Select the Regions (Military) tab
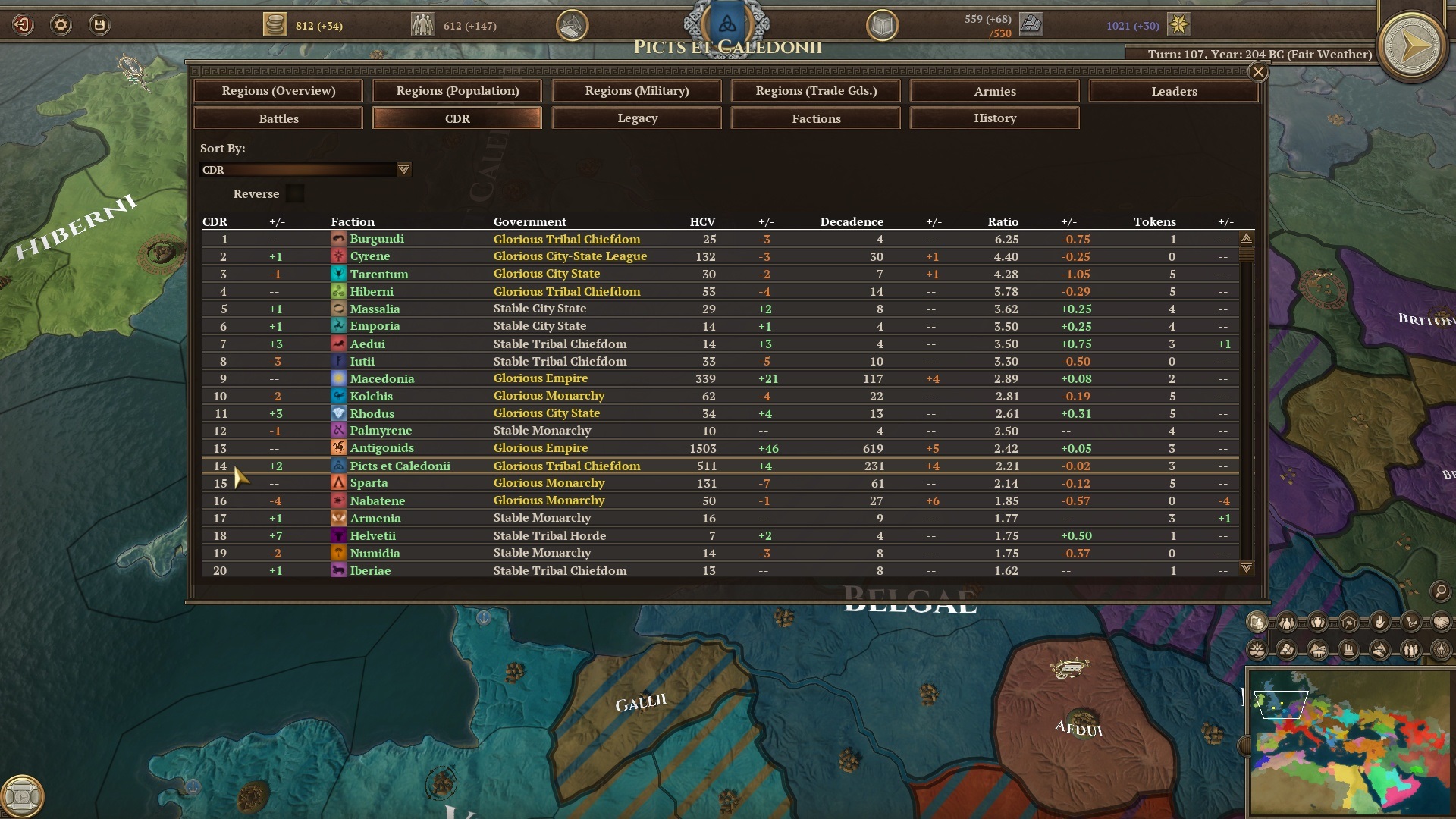 point(636,91)
